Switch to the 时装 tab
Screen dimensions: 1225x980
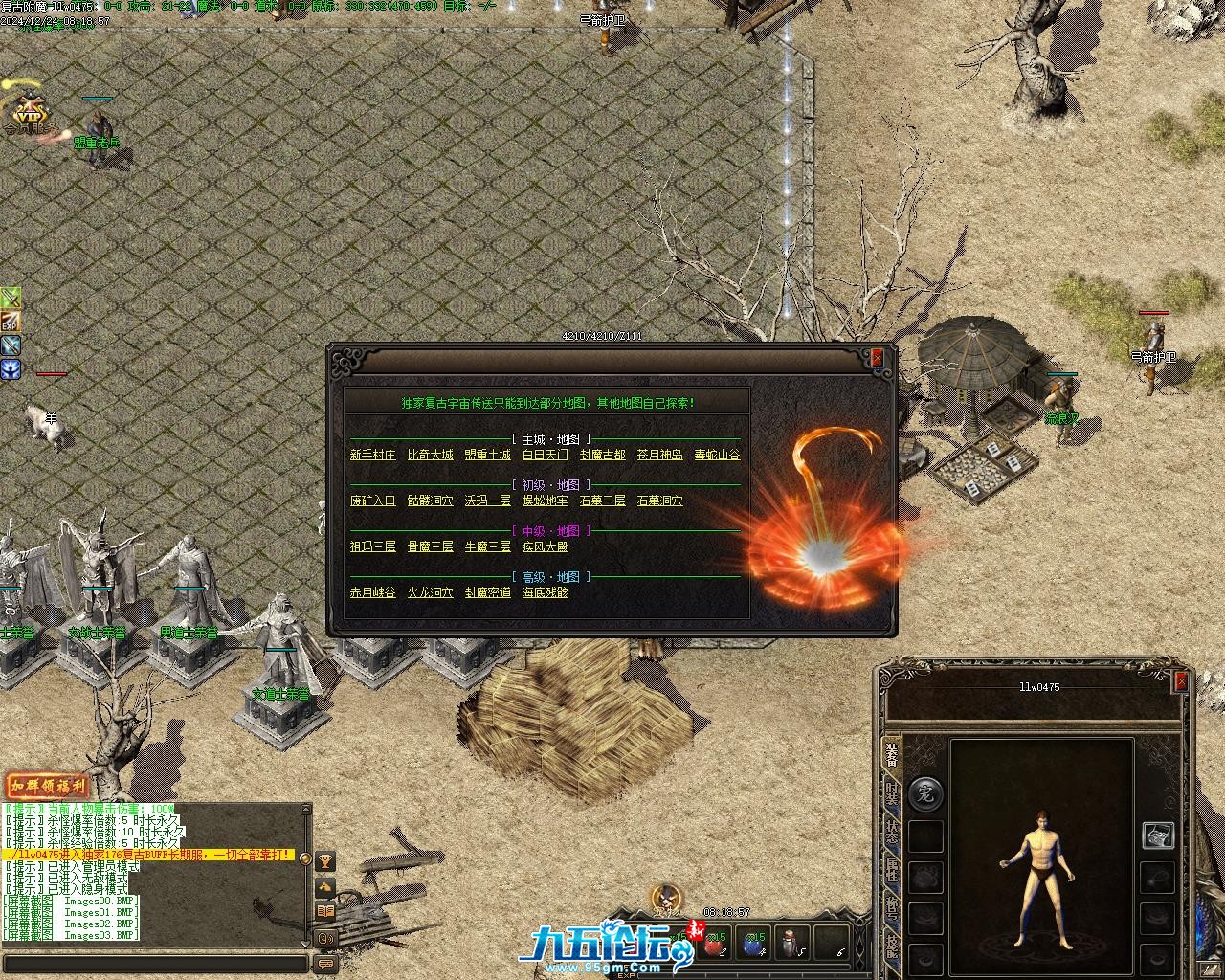coord(891,792)
